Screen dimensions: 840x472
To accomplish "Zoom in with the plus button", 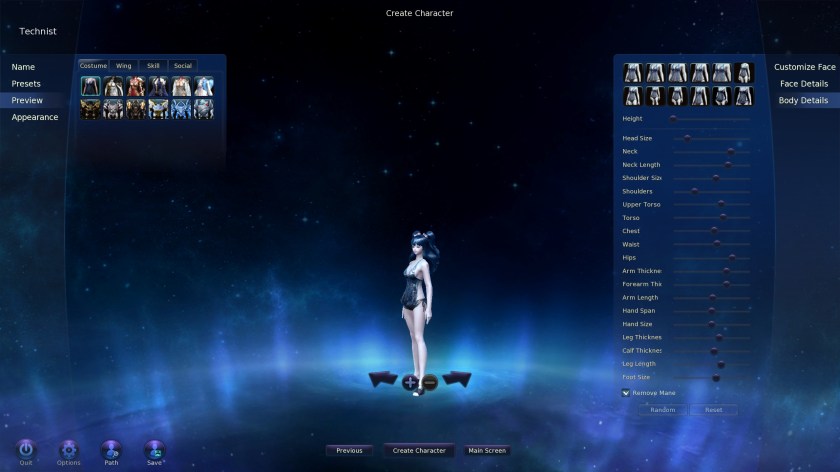I will pyautogui.click(x=410, y=382).
